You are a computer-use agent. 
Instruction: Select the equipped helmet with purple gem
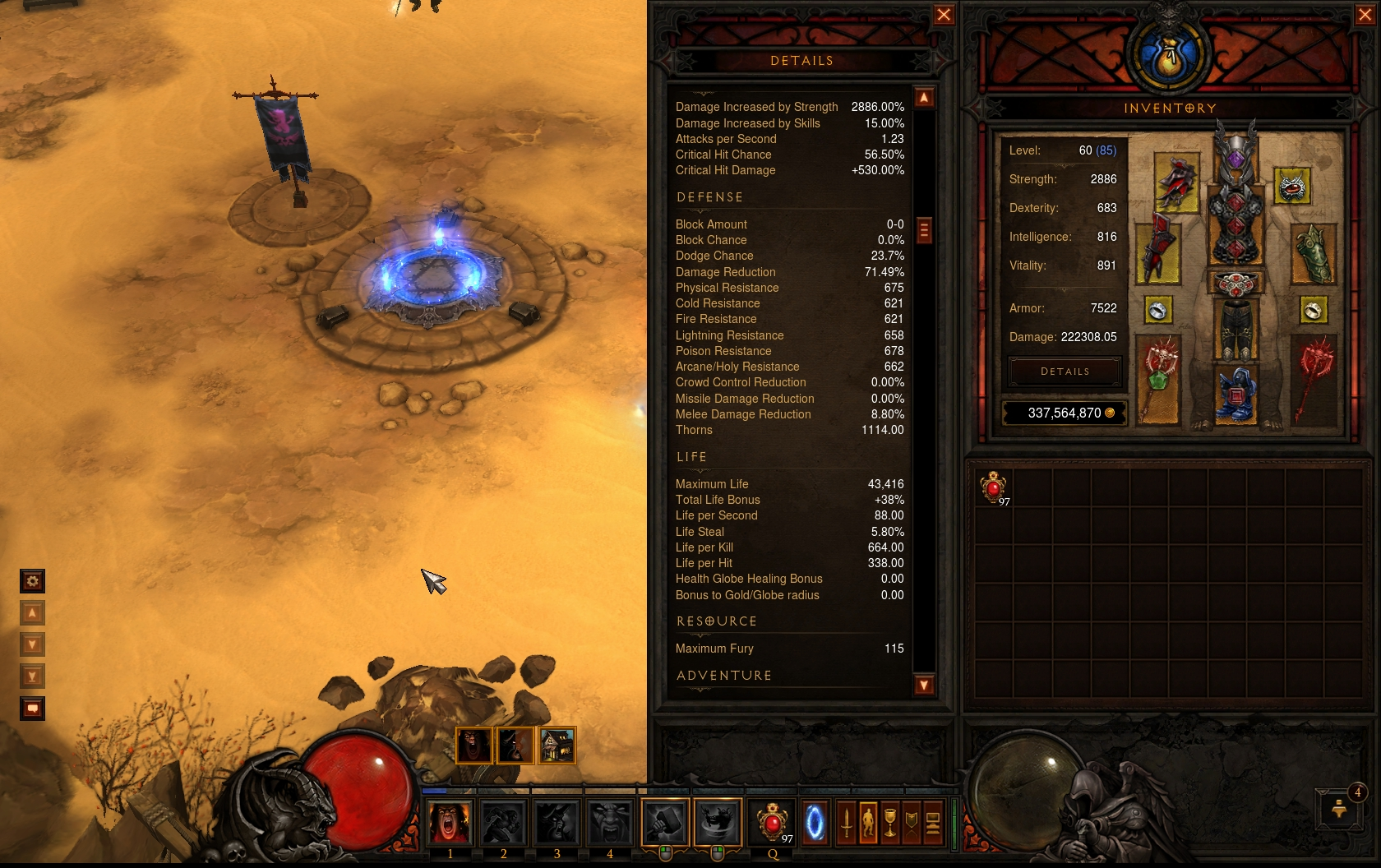1236,152
